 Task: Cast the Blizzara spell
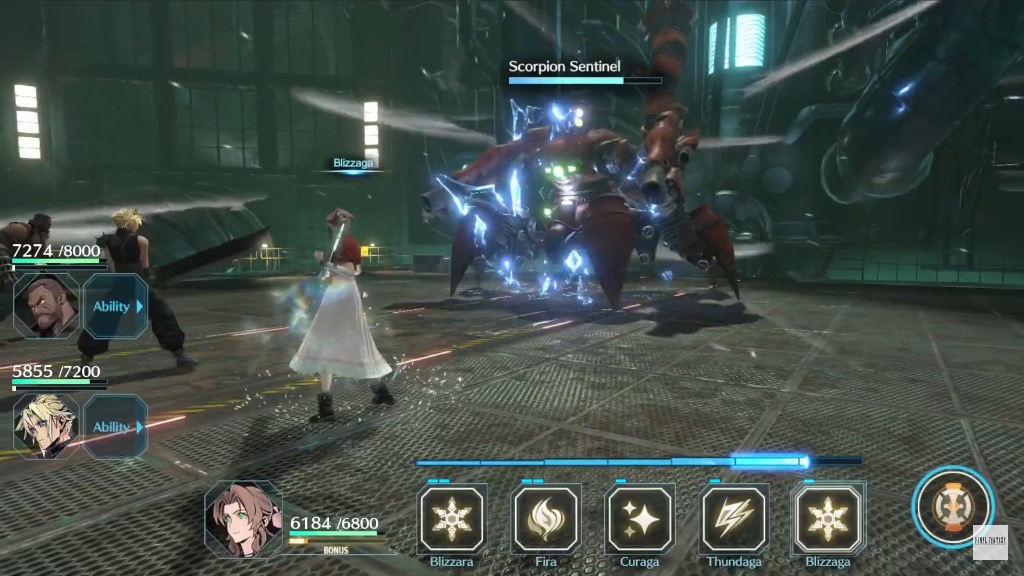point(451,519)
